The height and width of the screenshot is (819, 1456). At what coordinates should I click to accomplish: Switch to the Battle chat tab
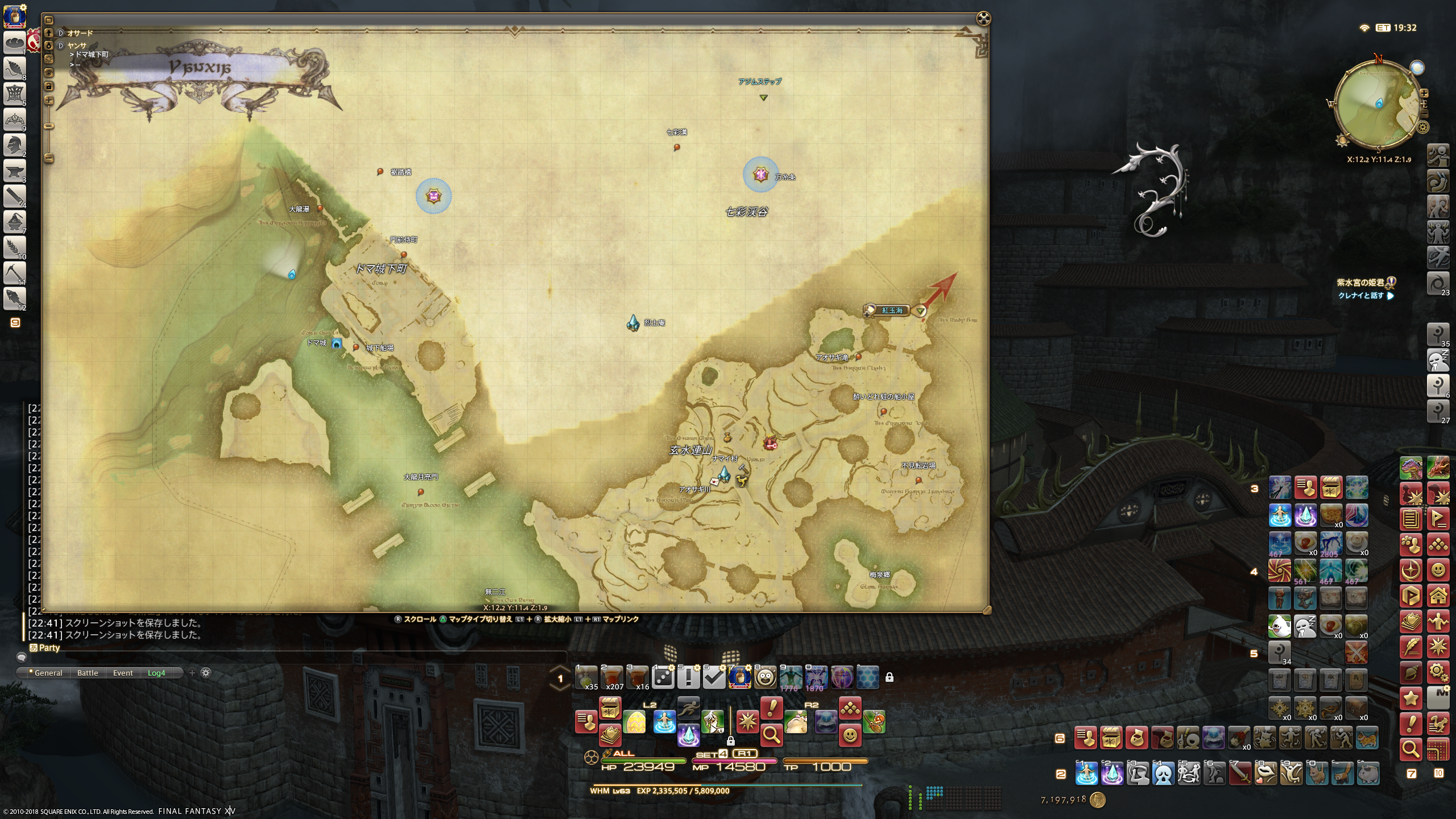(x=88, y=673)
